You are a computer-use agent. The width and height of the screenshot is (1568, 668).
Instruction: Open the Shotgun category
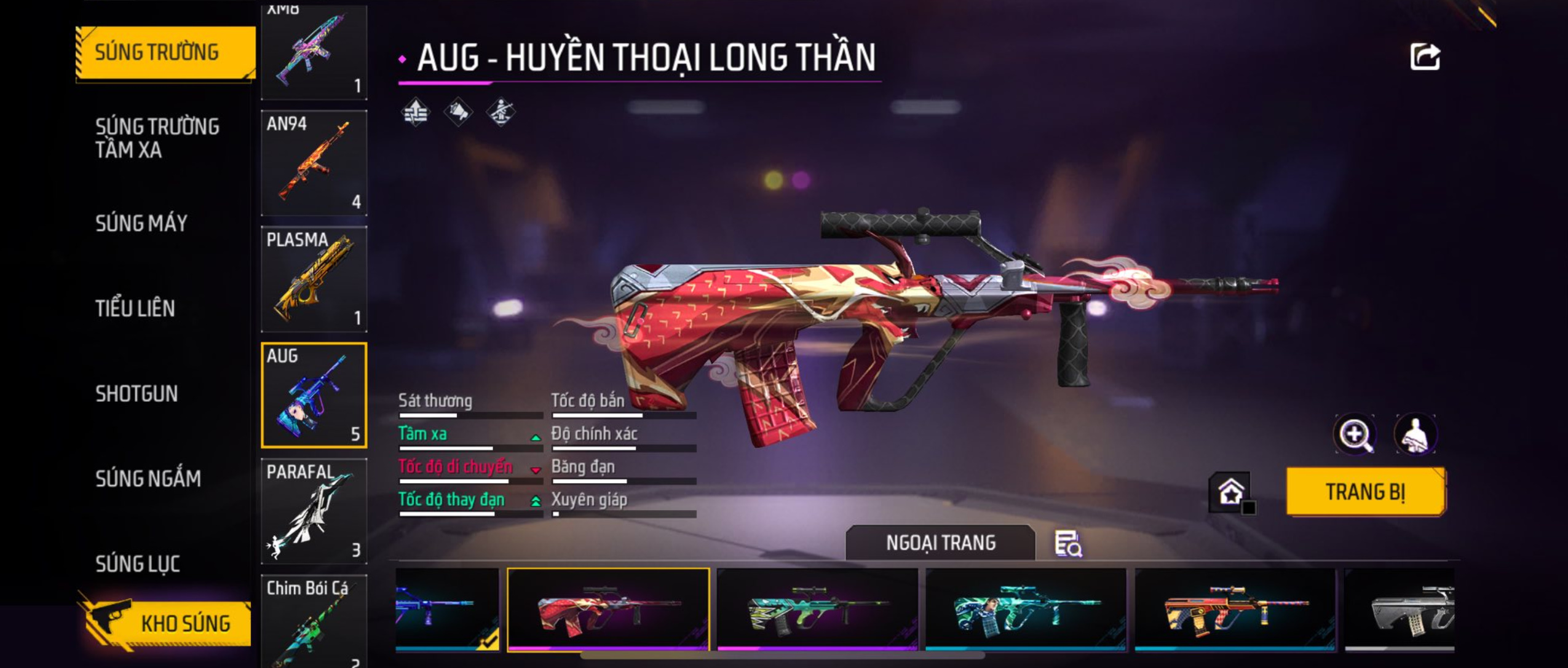tap(137, 393)
